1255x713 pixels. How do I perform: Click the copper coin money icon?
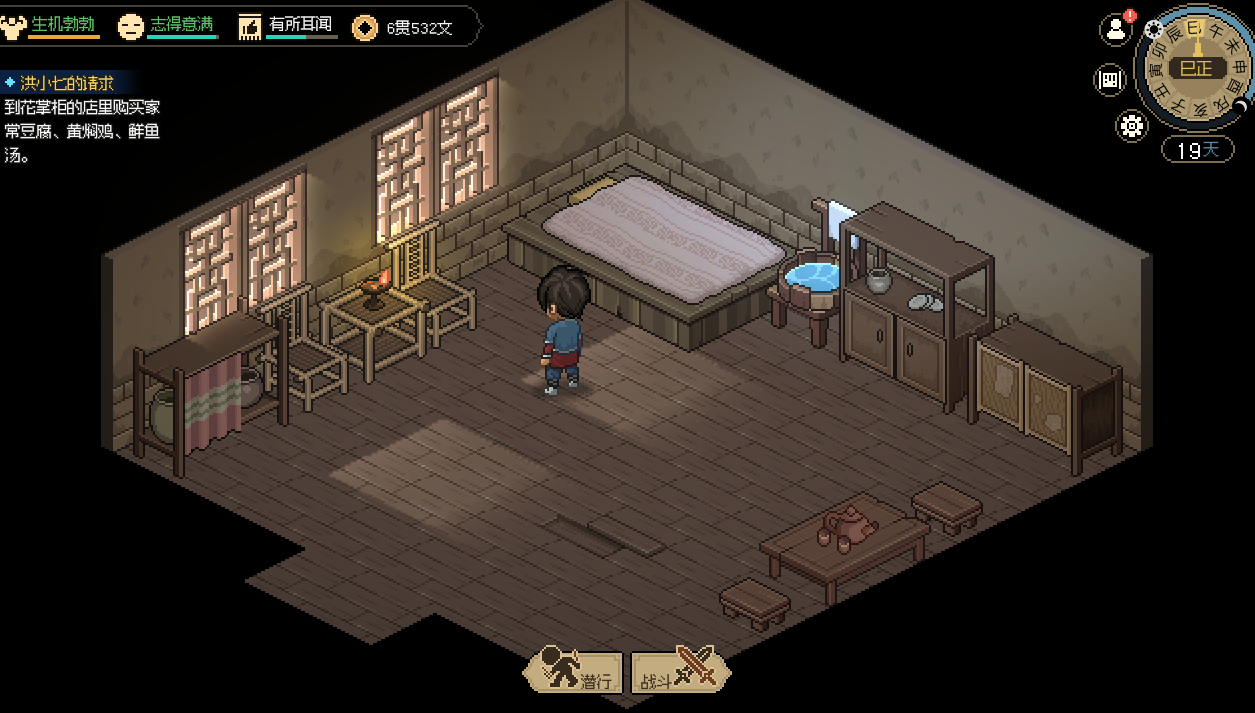point(366,28)
